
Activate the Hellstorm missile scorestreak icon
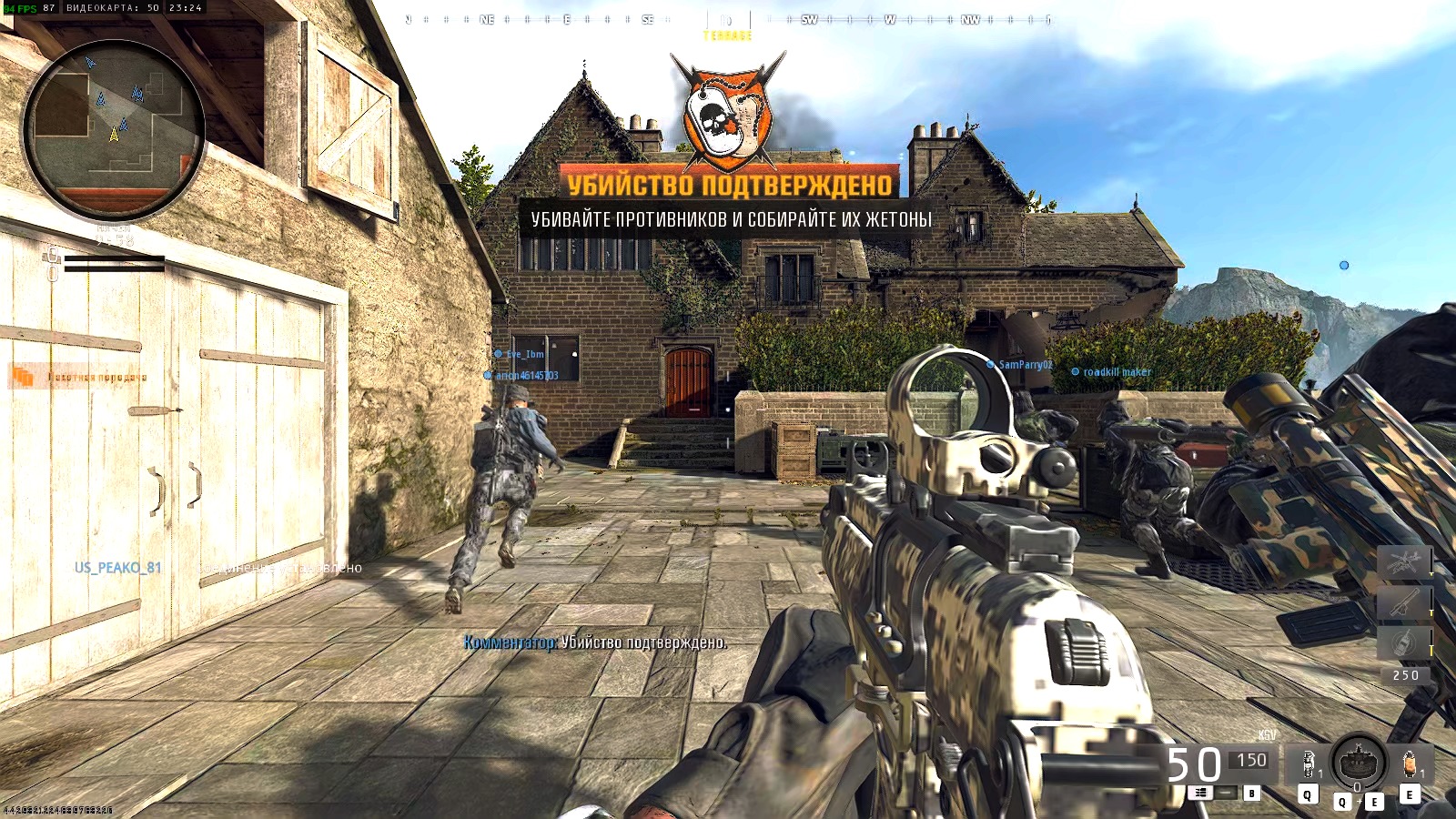1402,601
